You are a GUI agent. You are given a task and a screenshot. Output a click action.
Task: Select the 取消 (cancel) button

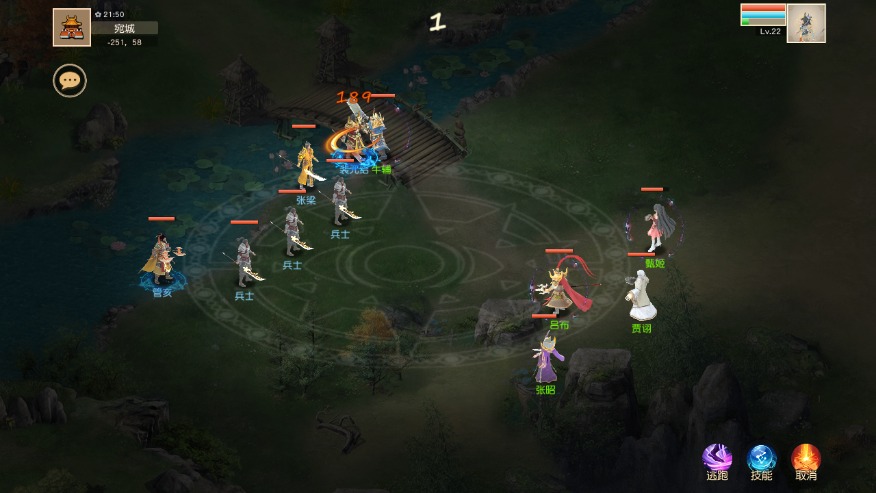click(806, 459)
